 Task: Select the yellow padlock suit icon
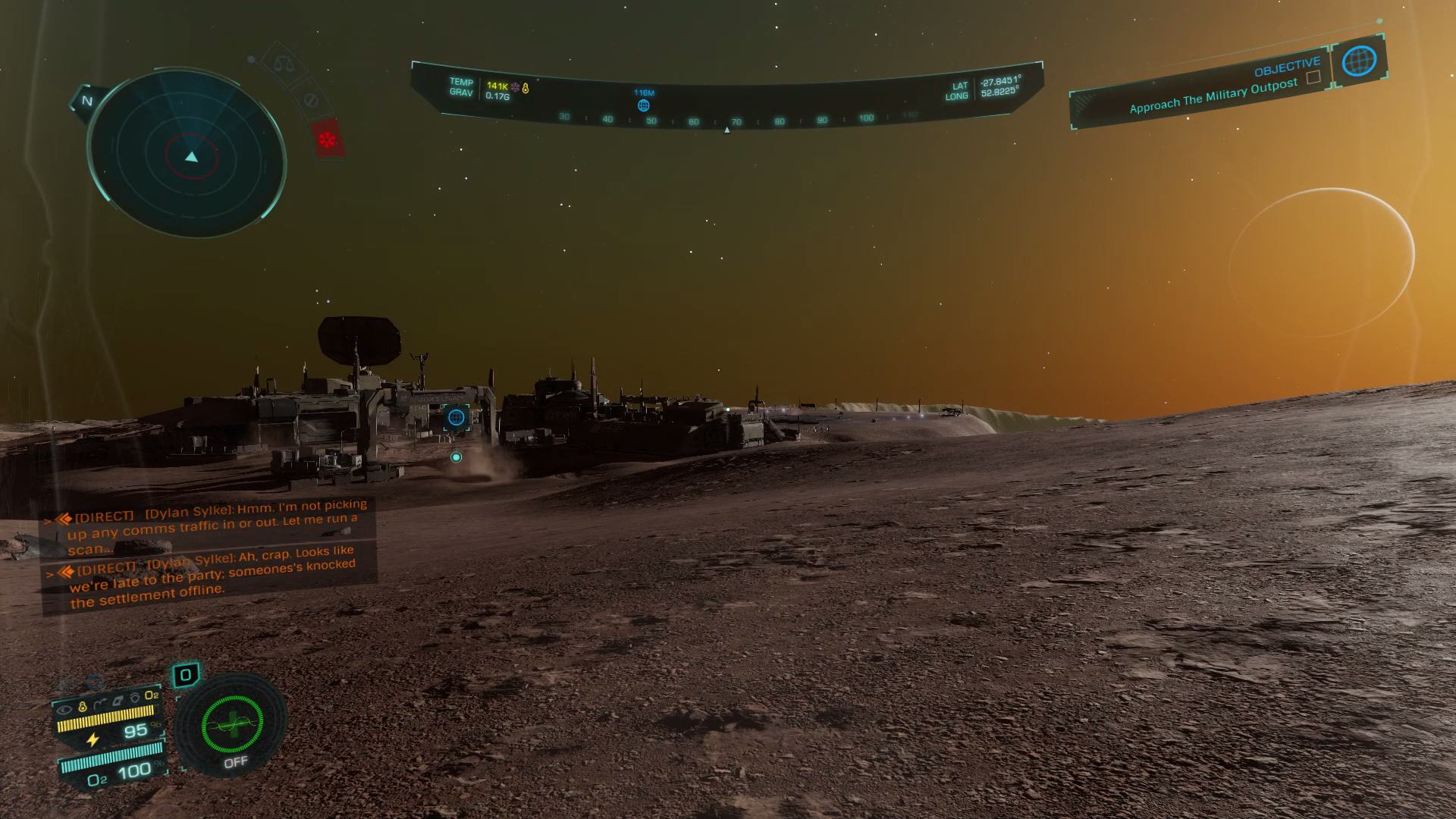[83, 706]
